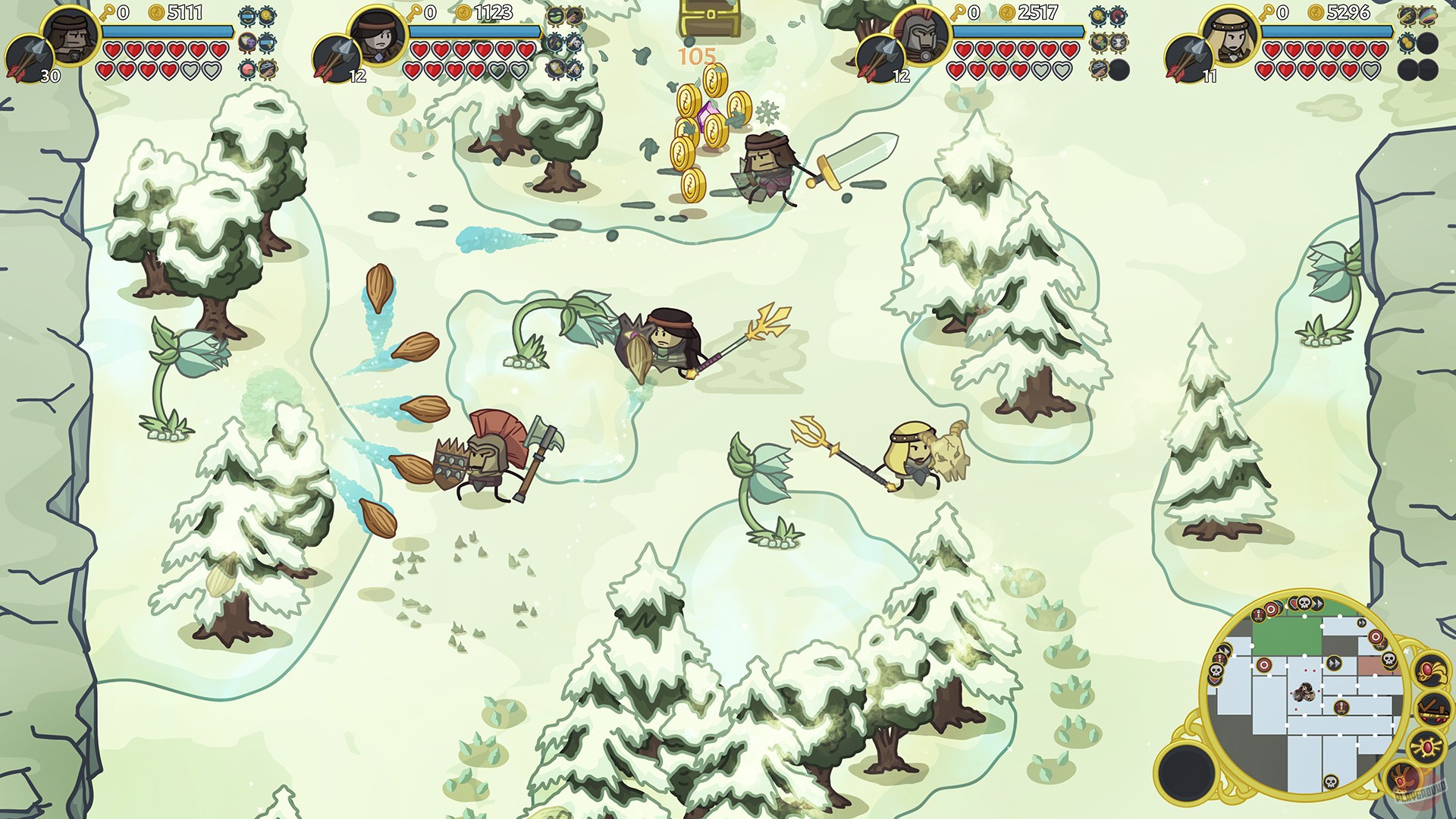1456x819 pixels.
Task: Click the coin charm icon beside Player 3's gold
Action: click(x=1097, y=14)
